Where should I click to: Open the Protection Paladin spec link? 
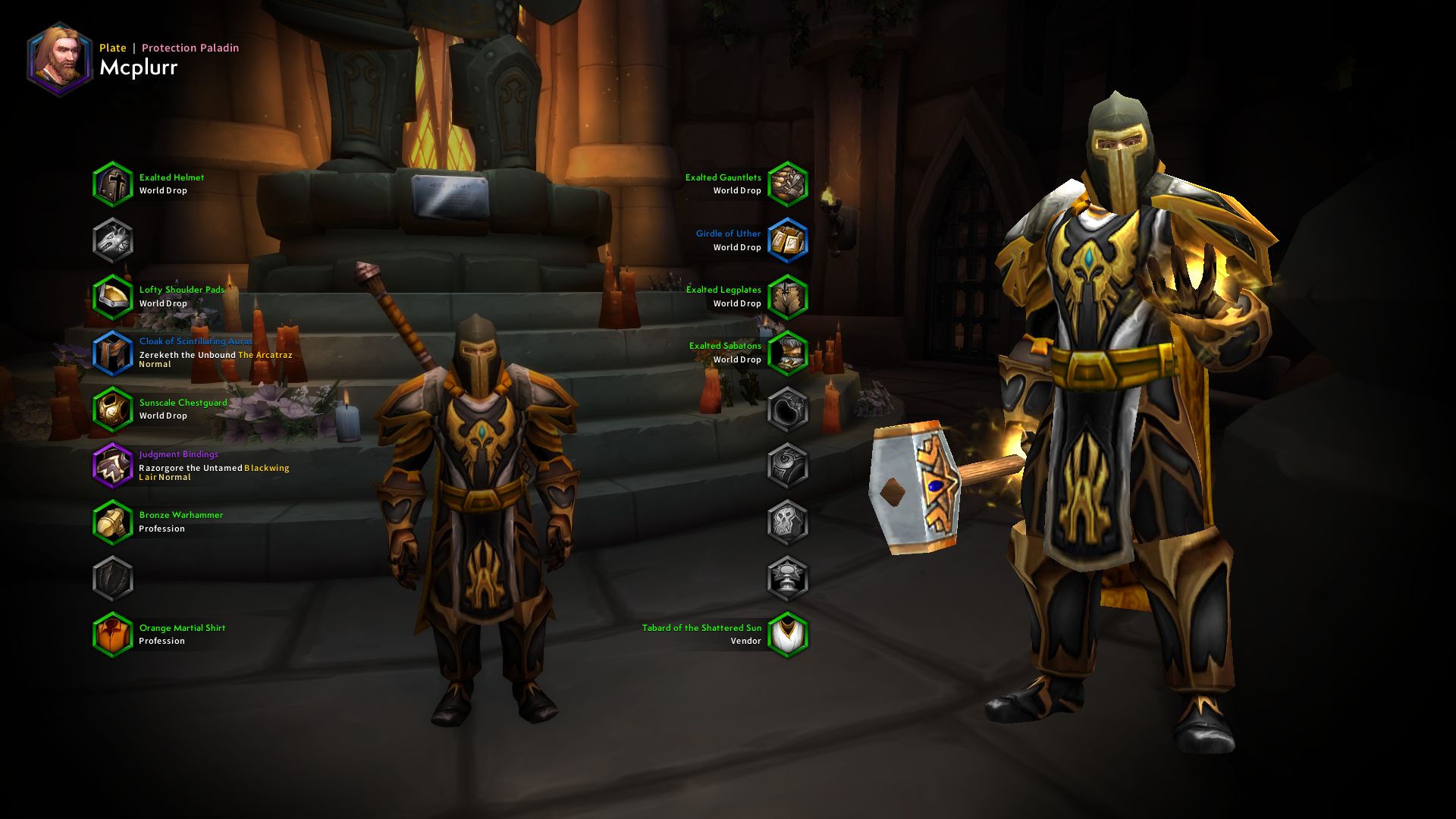pyautogui.click(x=189, y=48)
